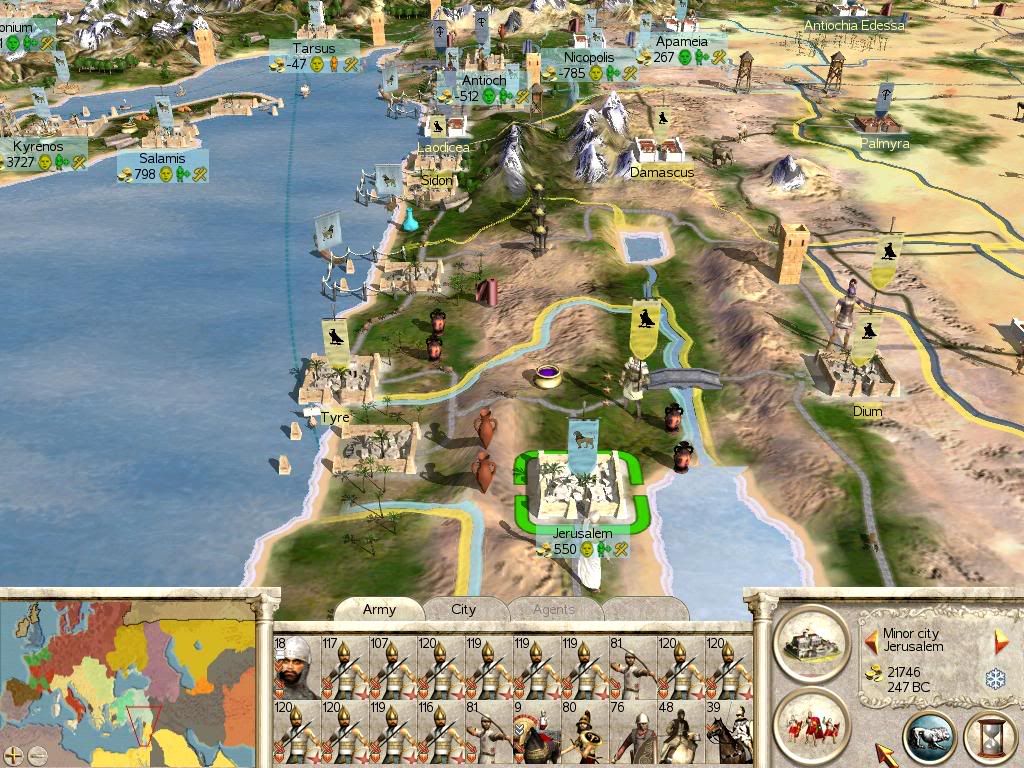Go to next settlement with right arrow

coord(1001,640)
